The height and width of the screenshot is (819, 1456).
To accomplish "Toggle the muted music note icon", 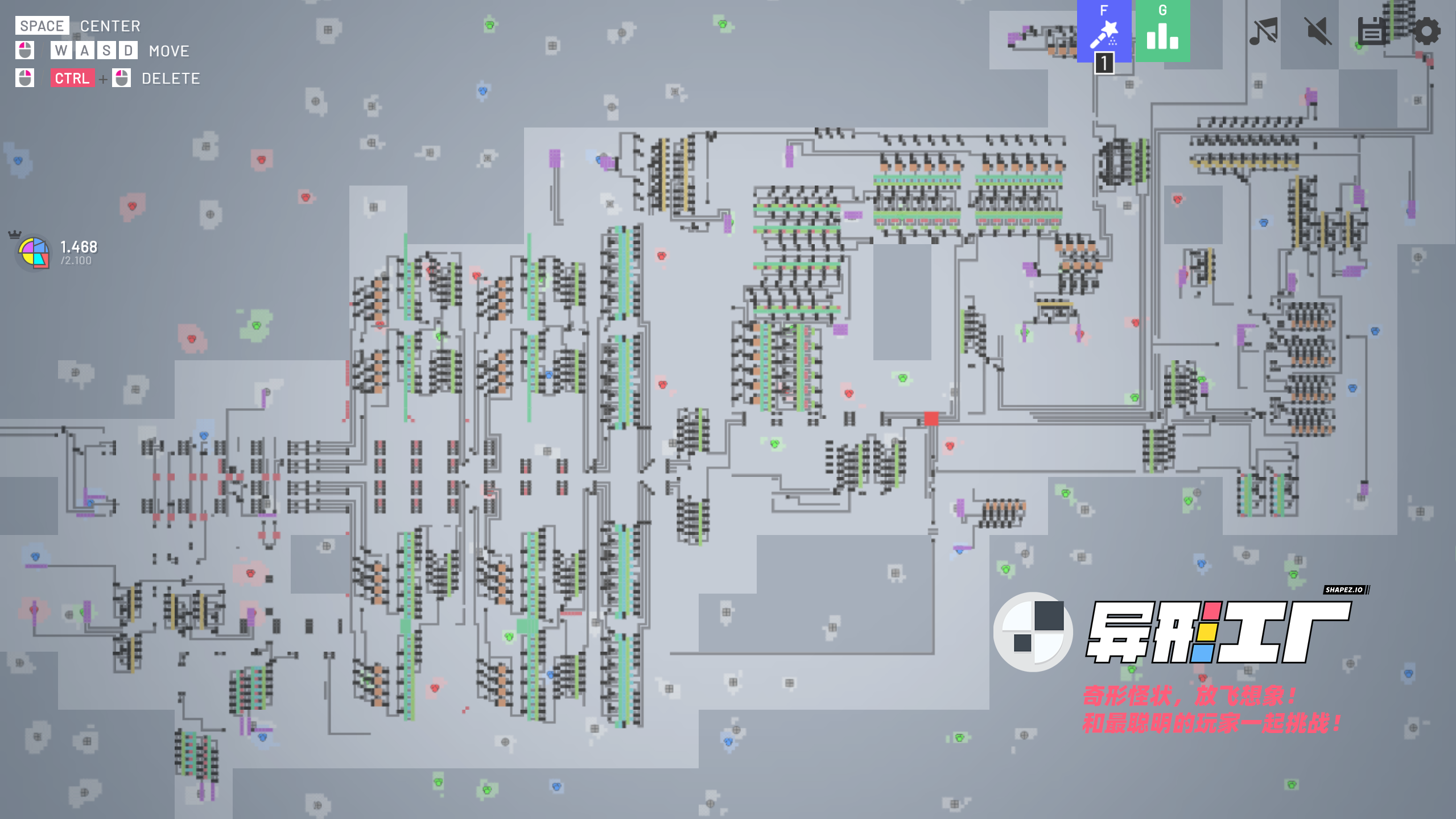I will (x=1263, y=31).
